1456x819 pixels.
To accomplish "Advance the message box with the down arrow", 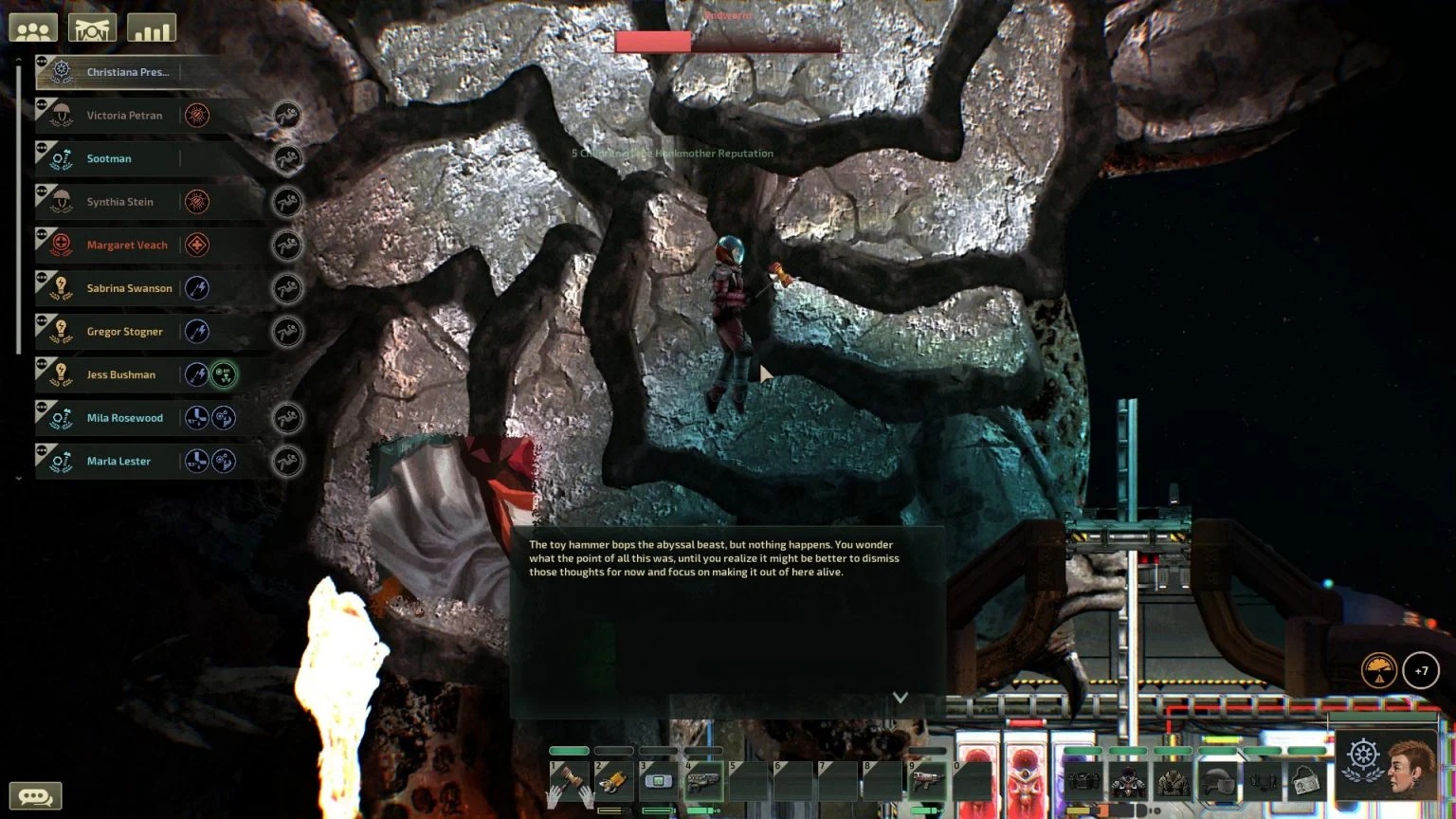I will [x=901, y=698].
